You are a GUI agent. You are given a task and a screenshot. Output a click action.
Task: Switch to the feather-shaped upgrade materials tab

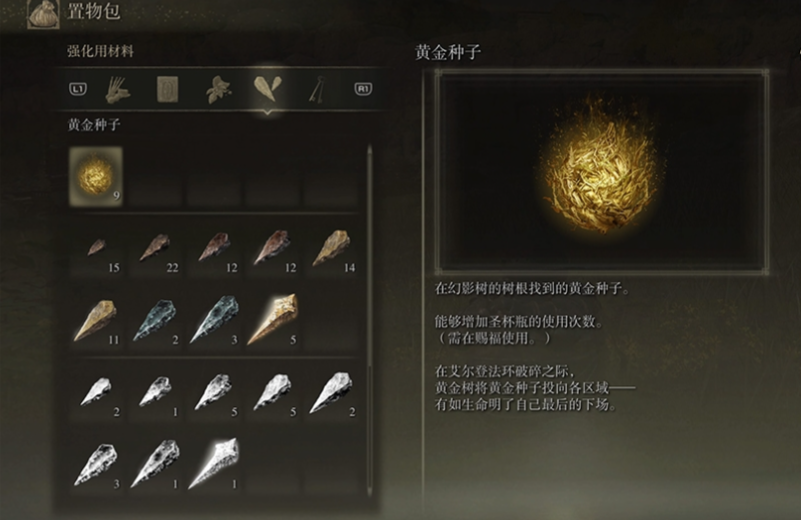click(268, 89)
